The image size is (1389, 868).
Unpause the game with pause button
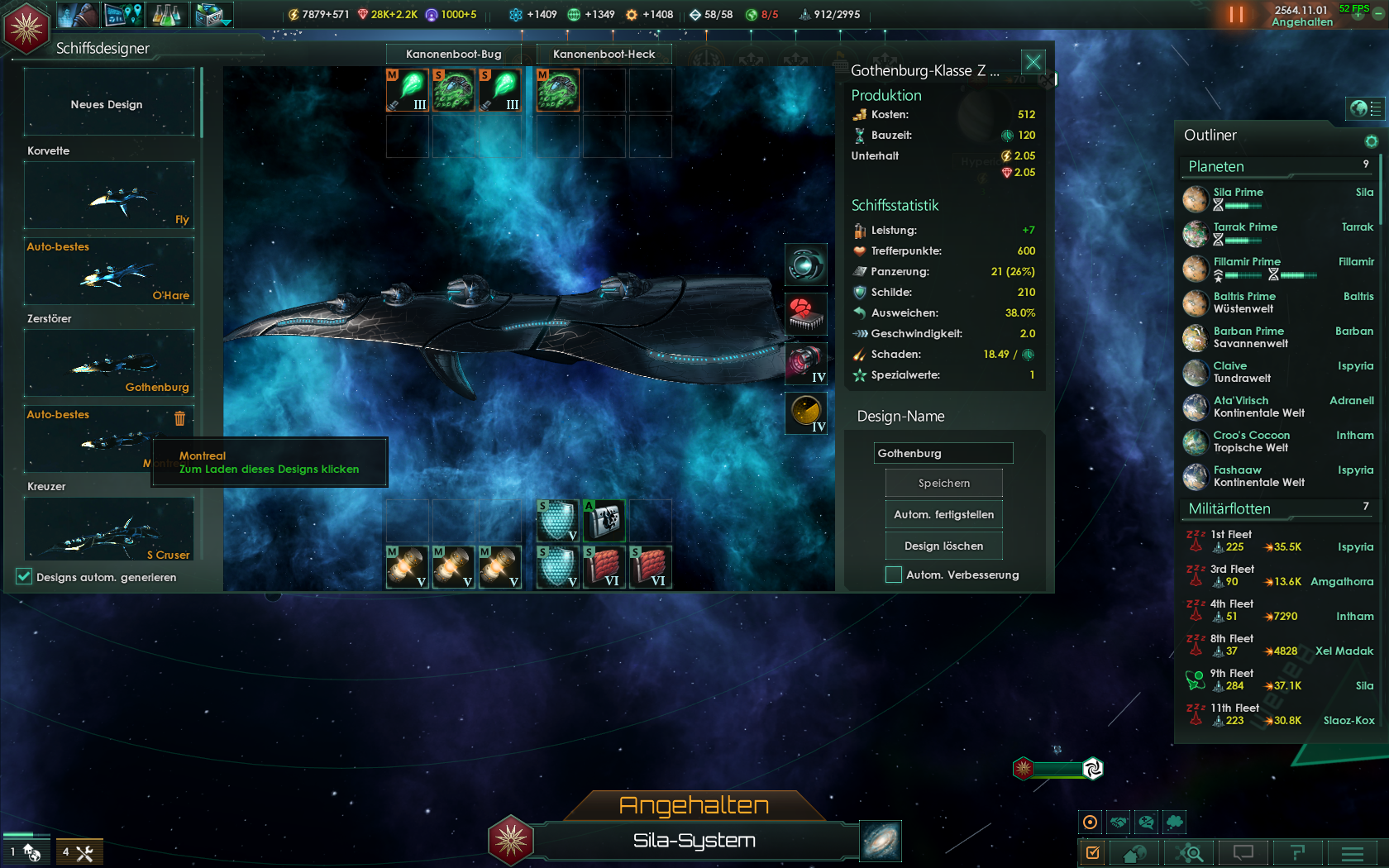coord(1236,14)
